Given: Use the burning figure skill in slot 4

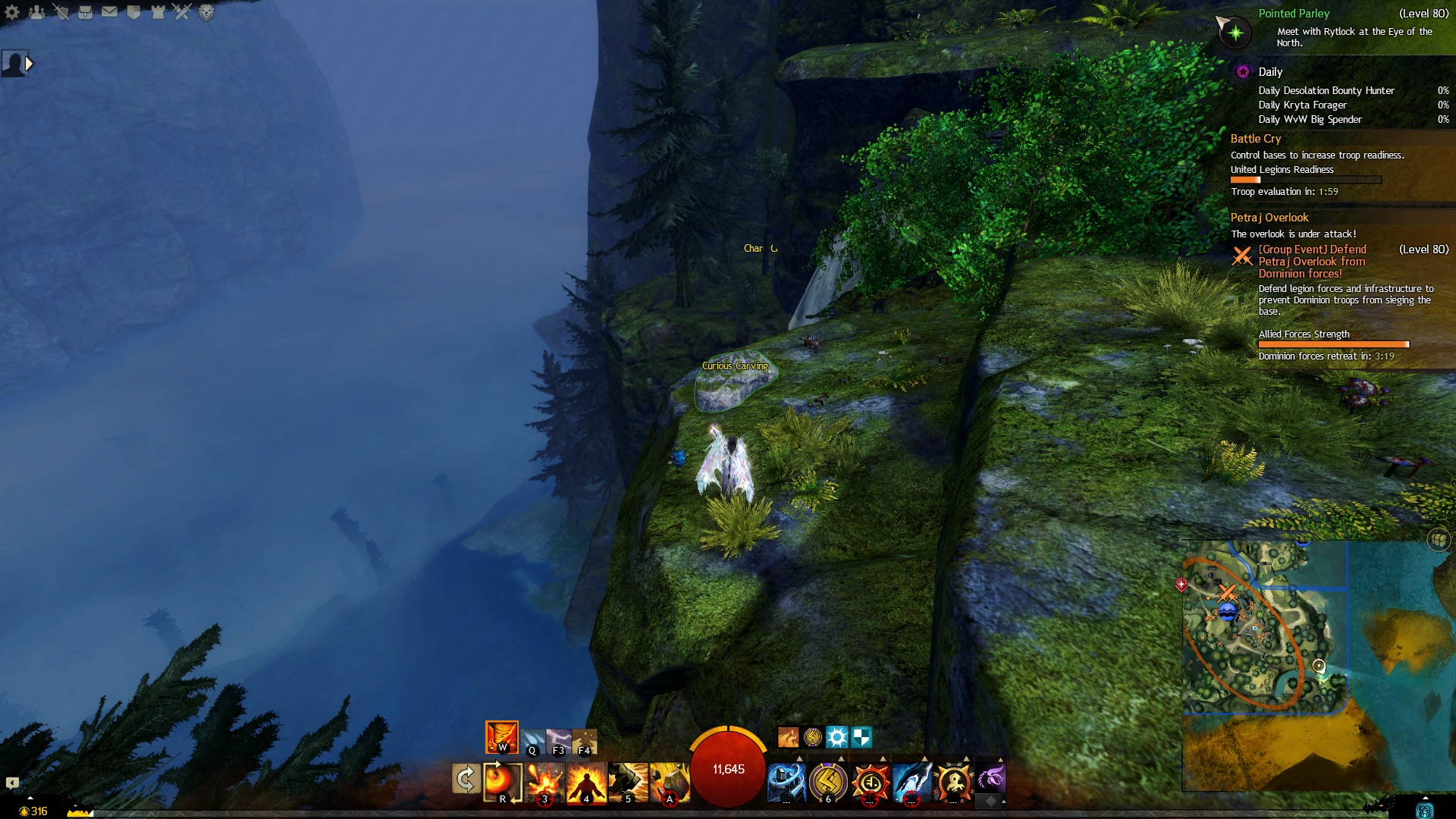Looking at the screenshot, I should (586, 781).
